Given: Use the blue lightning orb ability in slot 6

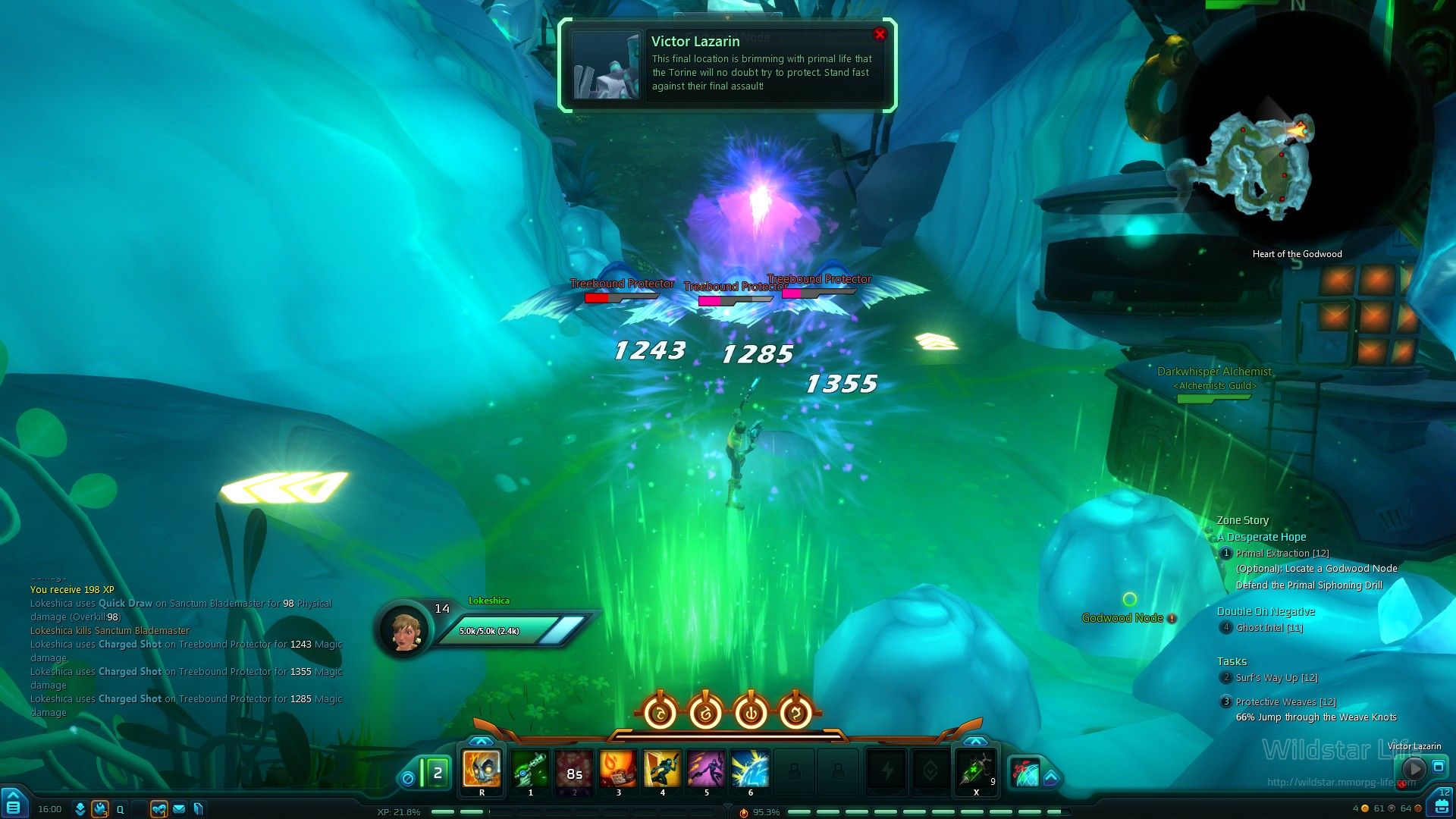Looking at the screenshot, I should click(x=750, y=769).
